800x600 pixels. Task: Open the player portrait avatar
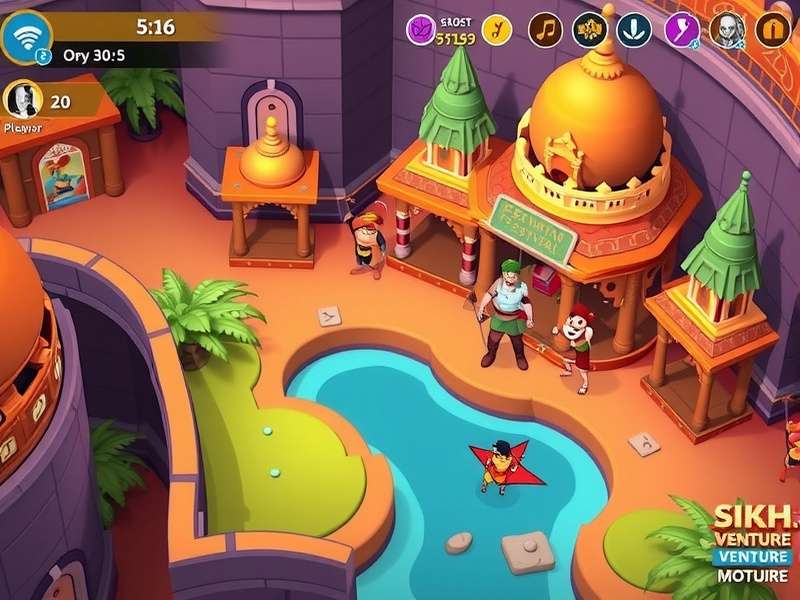22,100
